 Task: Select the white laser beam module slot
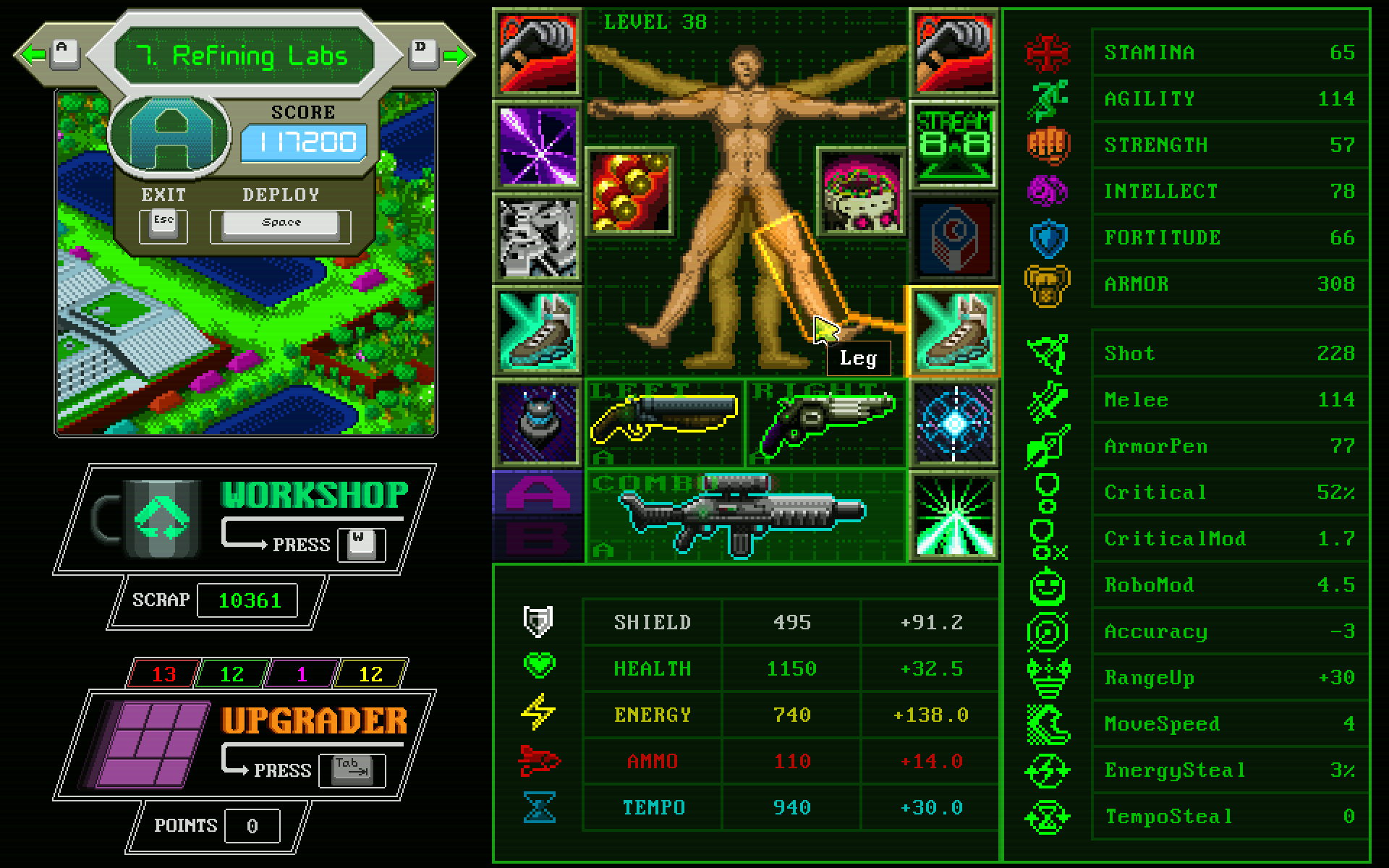coord(953,514)
